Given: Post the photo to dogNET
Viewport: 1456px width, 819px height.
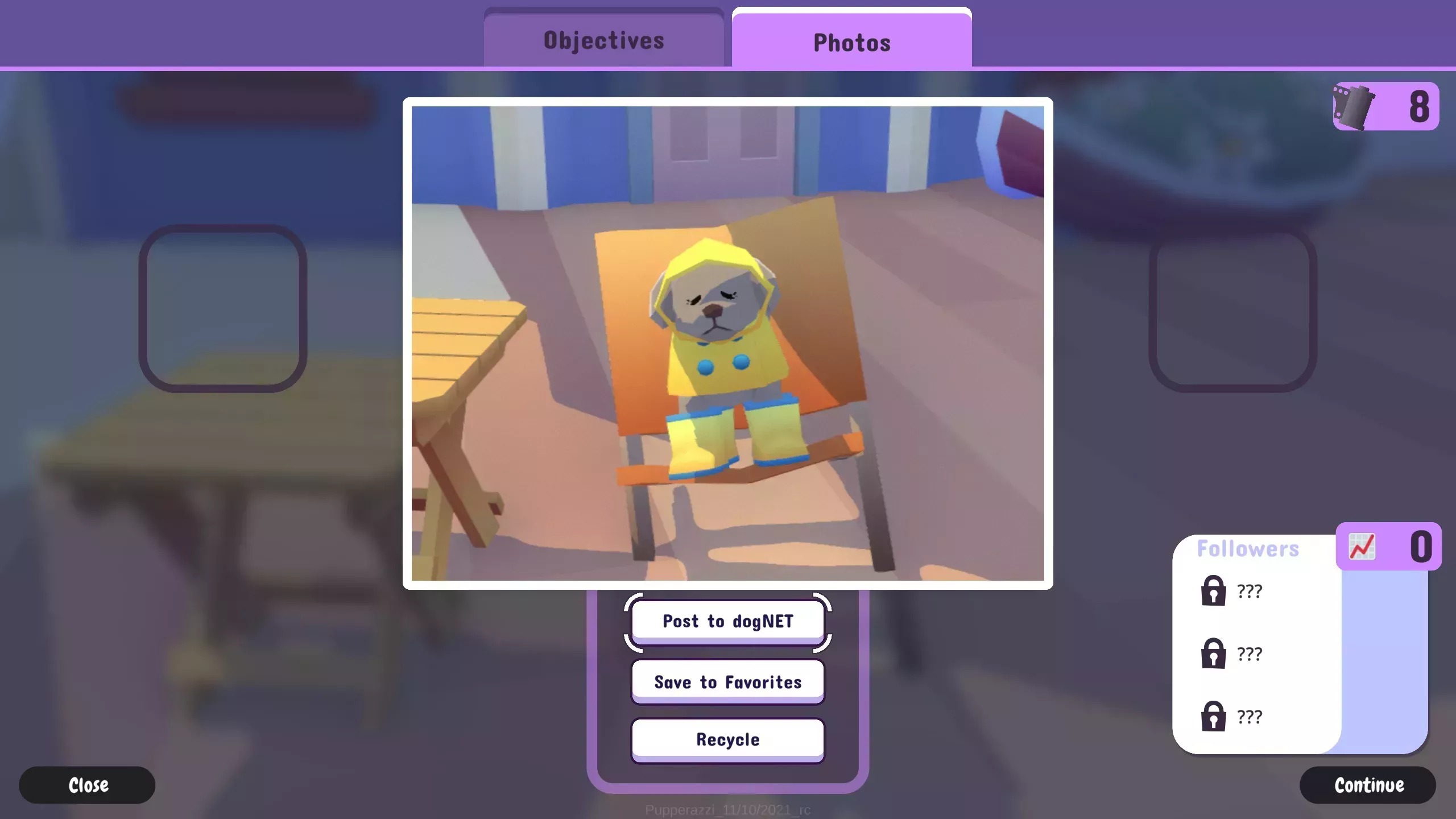Looking at the screenshot, I should tap(728, 621).
